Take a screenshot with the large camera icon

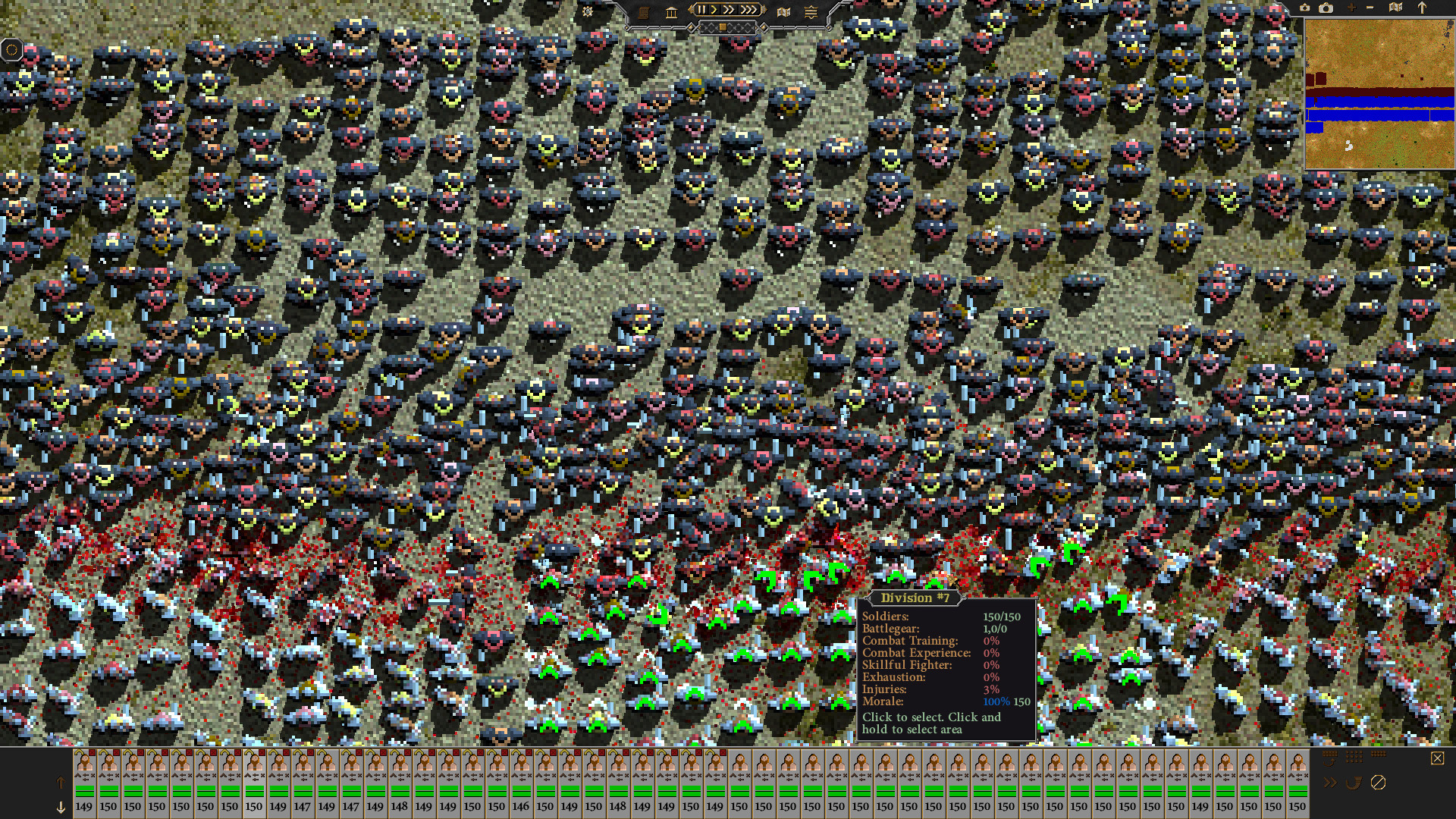(1326, 8)
